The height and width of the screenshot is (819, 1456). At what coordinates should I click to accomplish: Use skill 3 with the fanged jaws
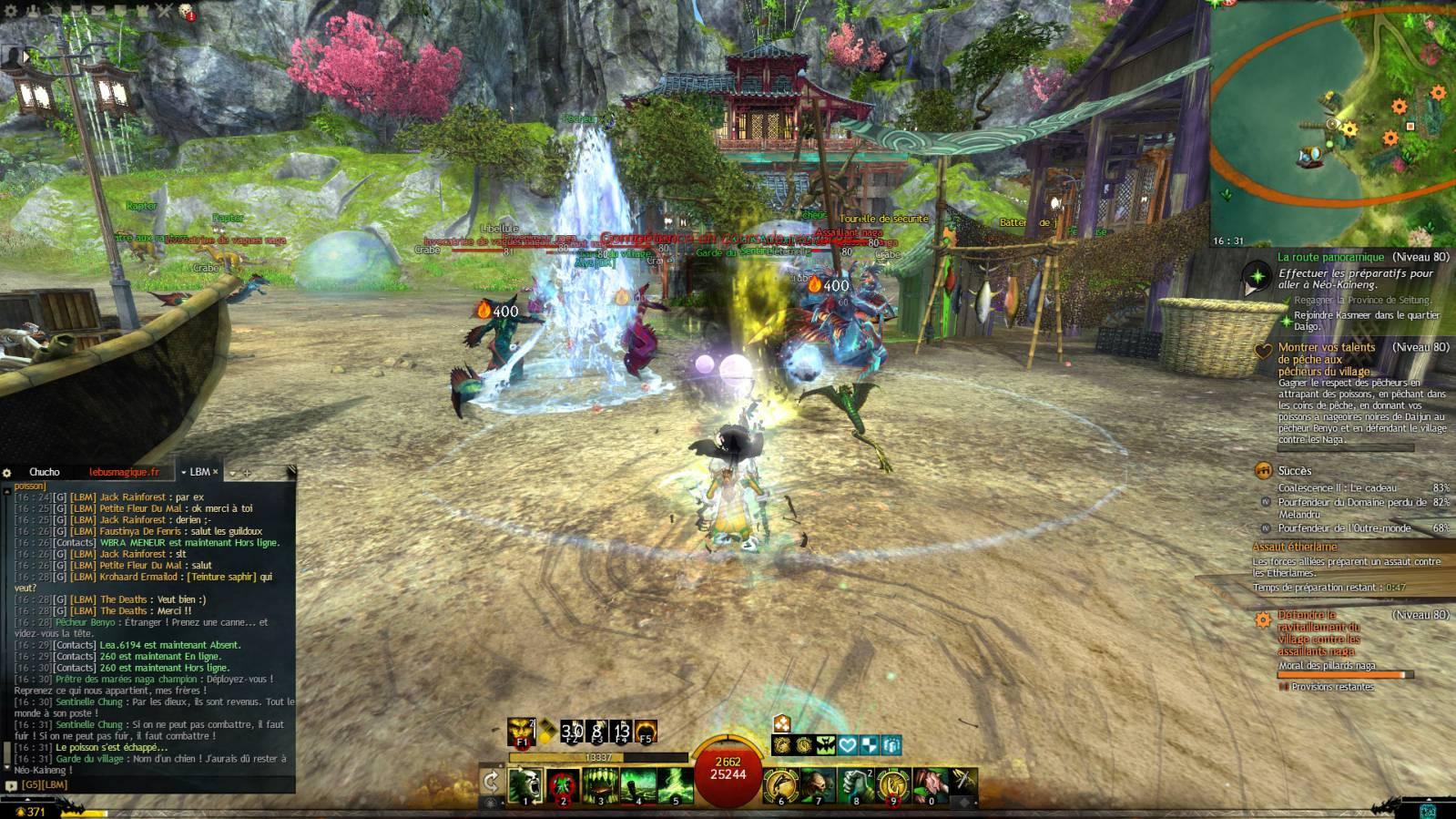[600, 785]
